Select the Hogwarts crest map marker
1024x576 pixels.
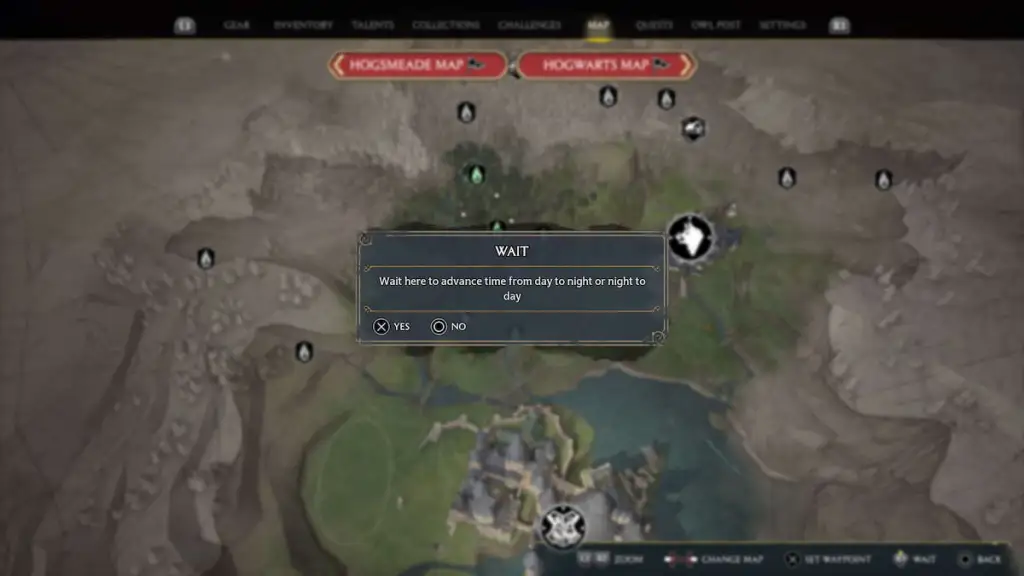[x=562, y=526]
